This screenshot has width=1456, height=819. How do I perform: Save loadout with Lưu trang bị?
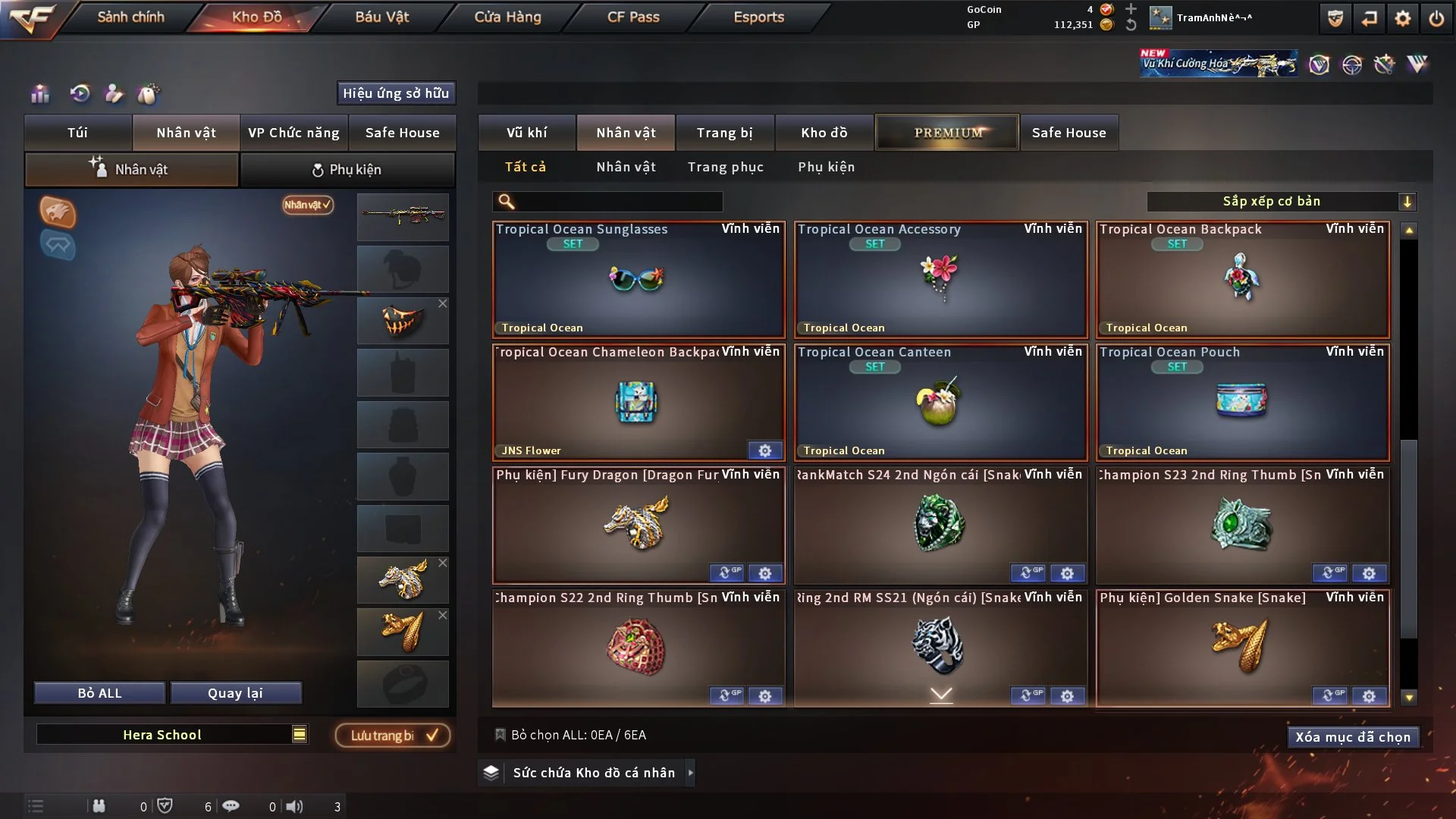(393, 736)
